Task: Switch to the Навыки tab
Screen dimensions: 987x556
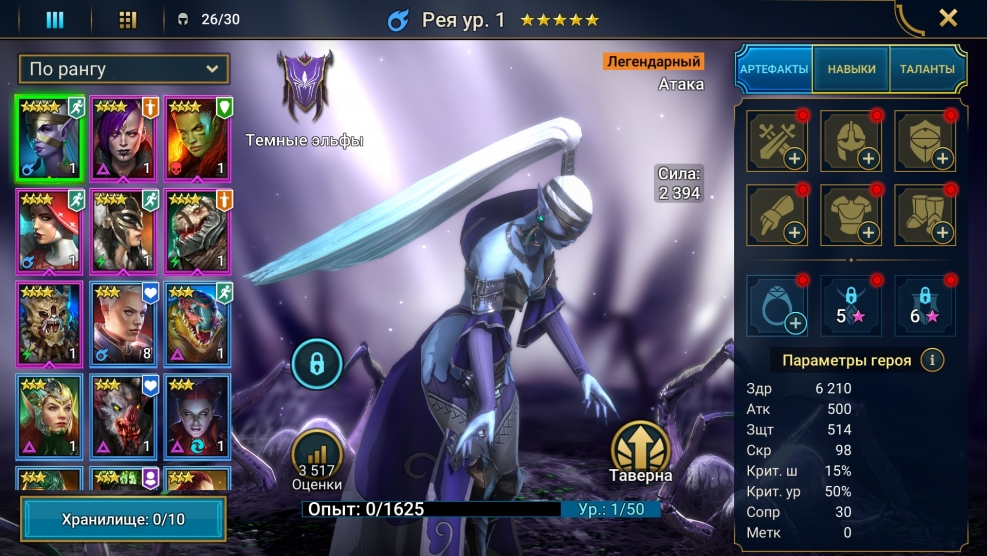Action: [851, 69]
